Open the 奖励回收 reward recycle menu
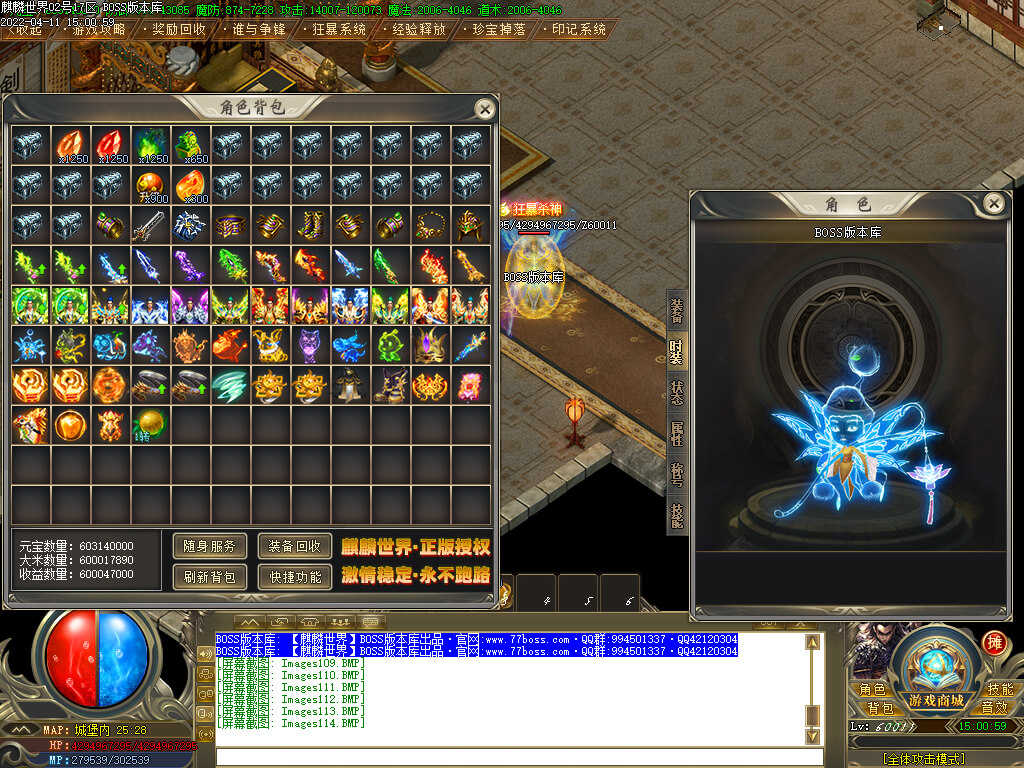 pyautogui.click(x=179, y=29)
